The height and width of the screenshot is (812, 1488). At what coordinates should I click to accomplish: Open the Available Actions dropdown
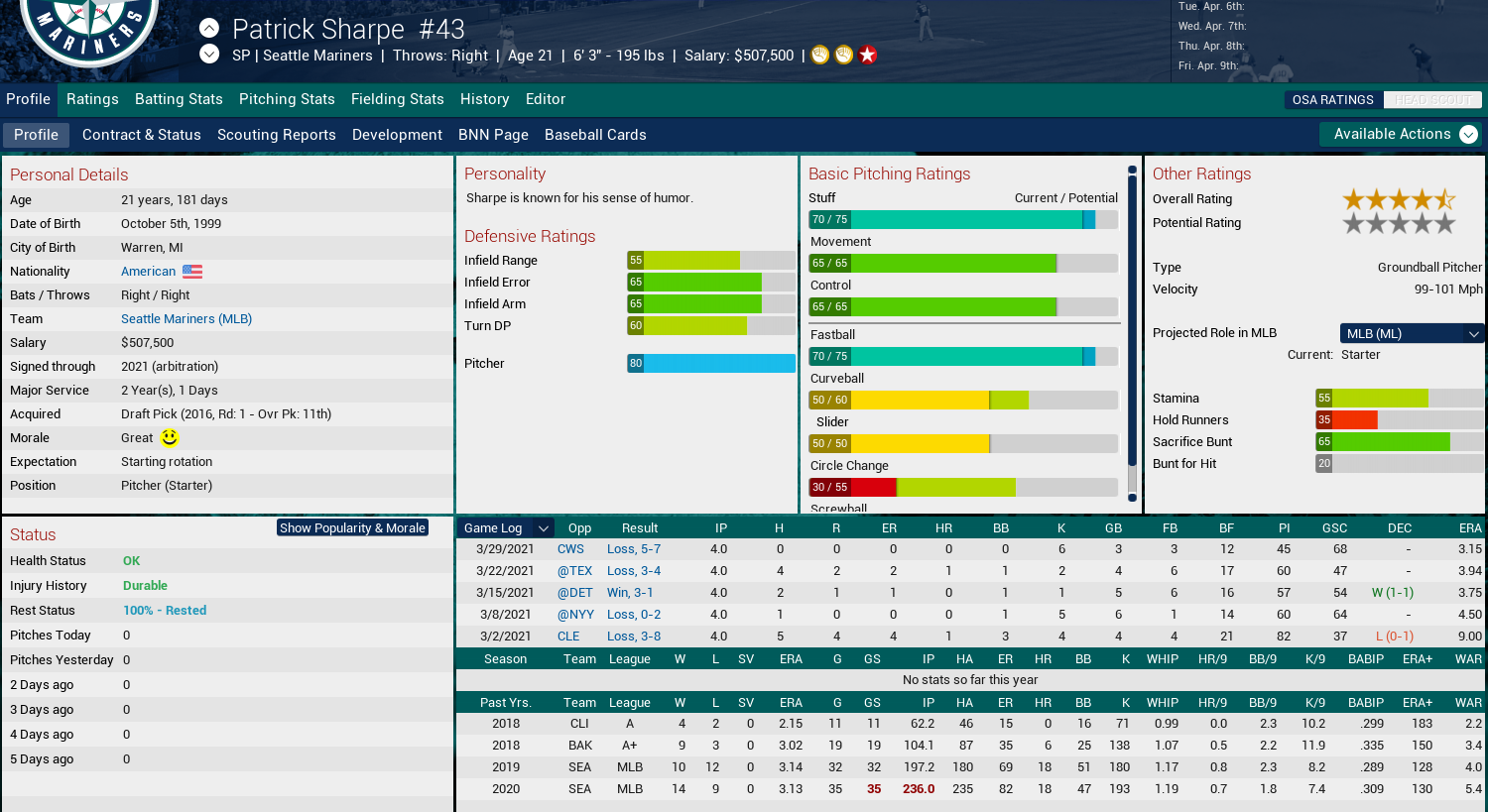pos(1400,134)
